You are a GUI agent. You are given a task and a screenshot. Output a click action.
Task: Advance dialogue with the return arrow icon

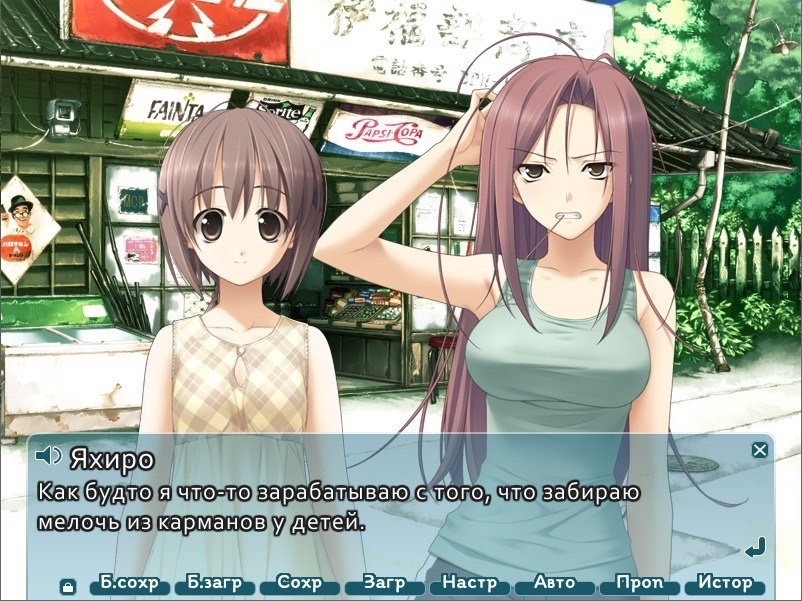(x=755, y=547)
